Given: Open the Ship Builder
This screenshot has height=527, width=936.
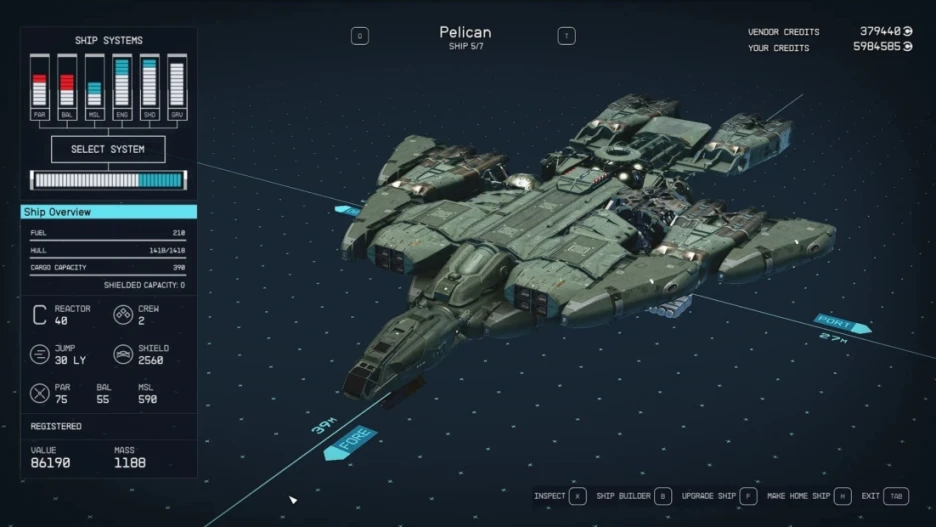Looking at the screenshot, I should (633, 496).
